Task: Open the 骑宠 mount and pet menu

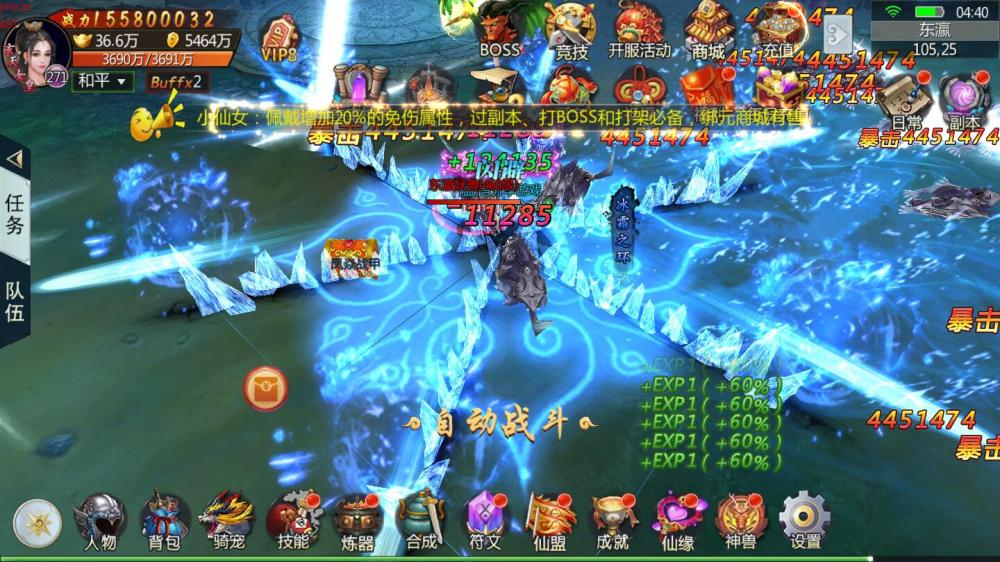Action: pos(226,520)
